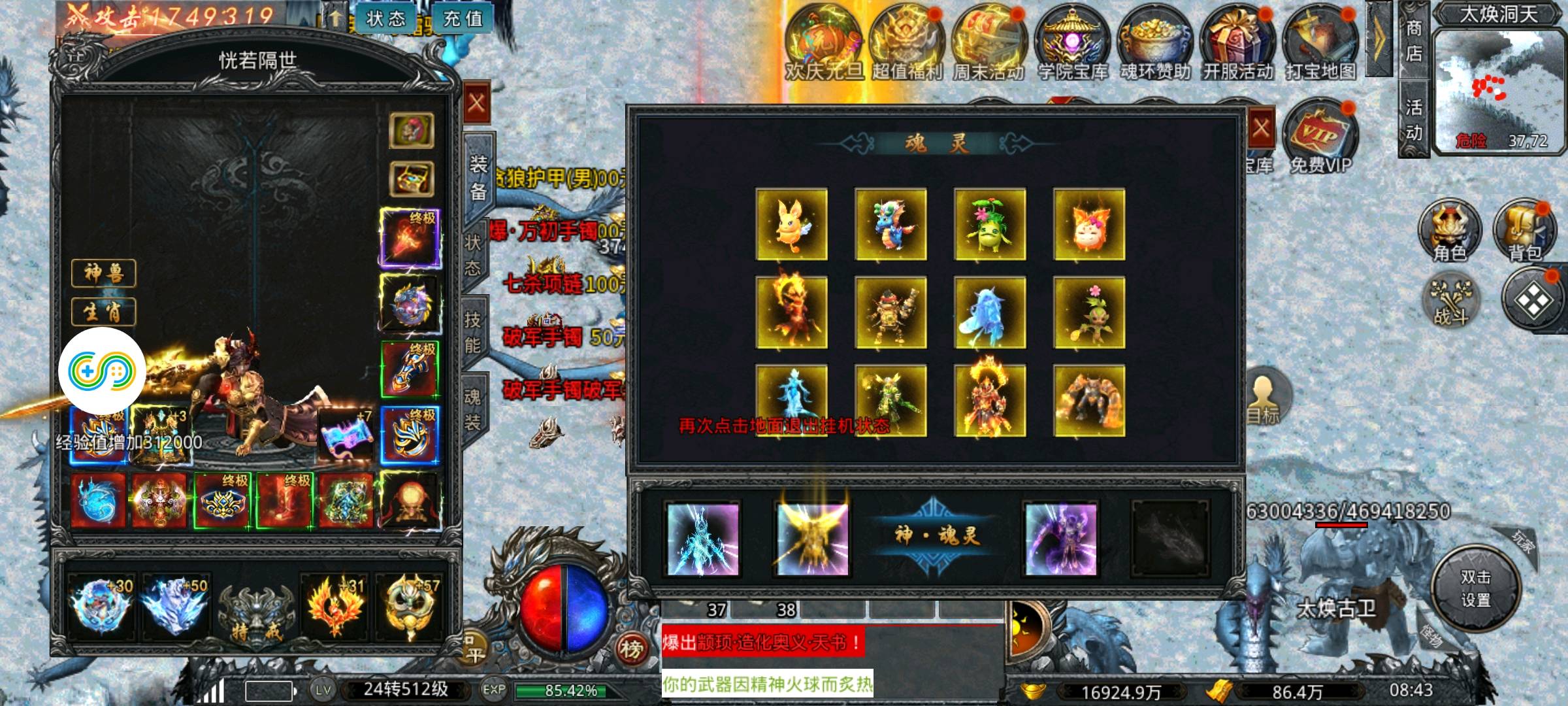Select the blue baby dragon spirit
This screenshot has width=1568, height=706.
click(890, 224)
